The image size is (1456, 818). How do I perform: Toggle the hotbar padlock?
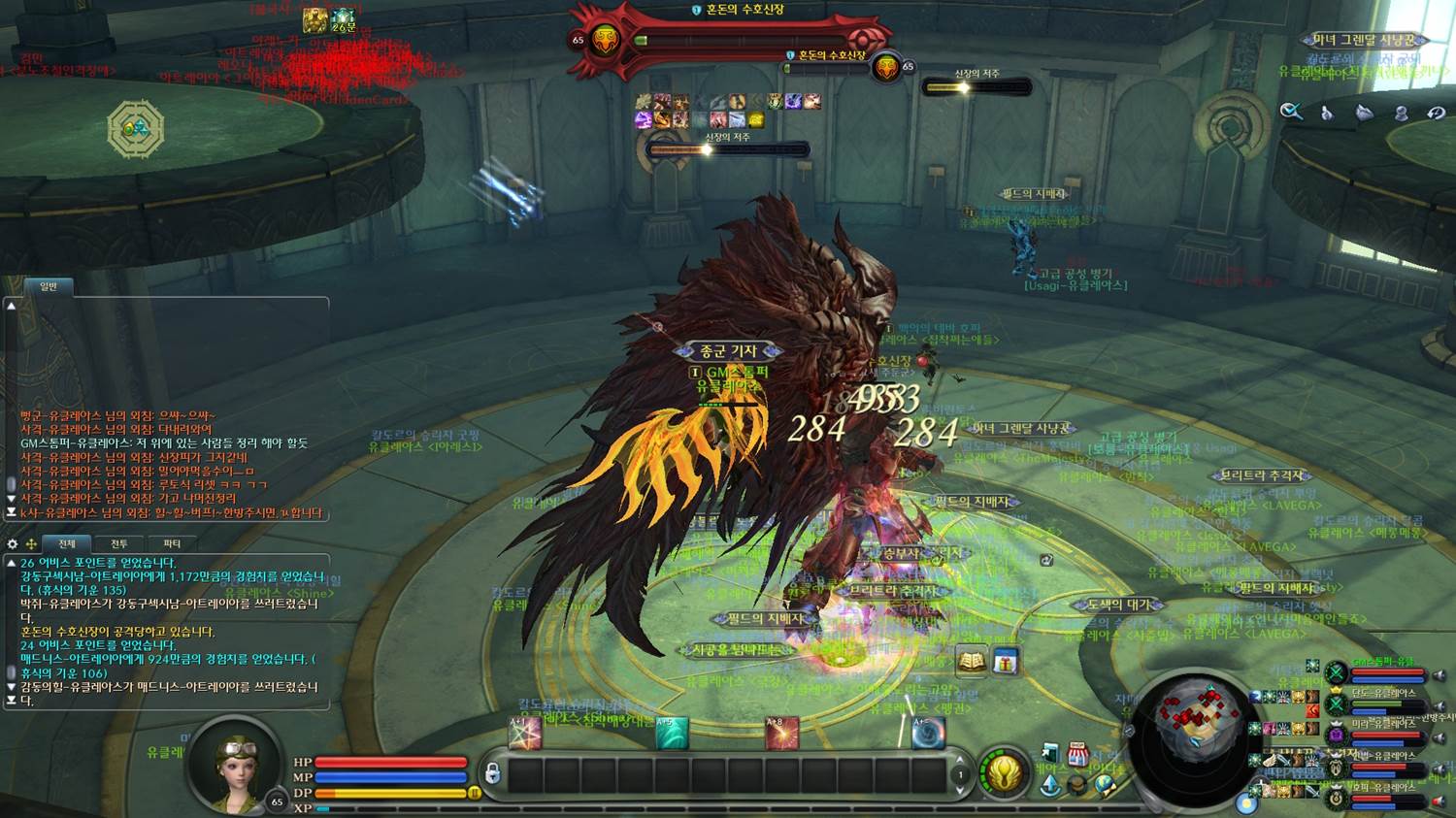pos(492,773)
